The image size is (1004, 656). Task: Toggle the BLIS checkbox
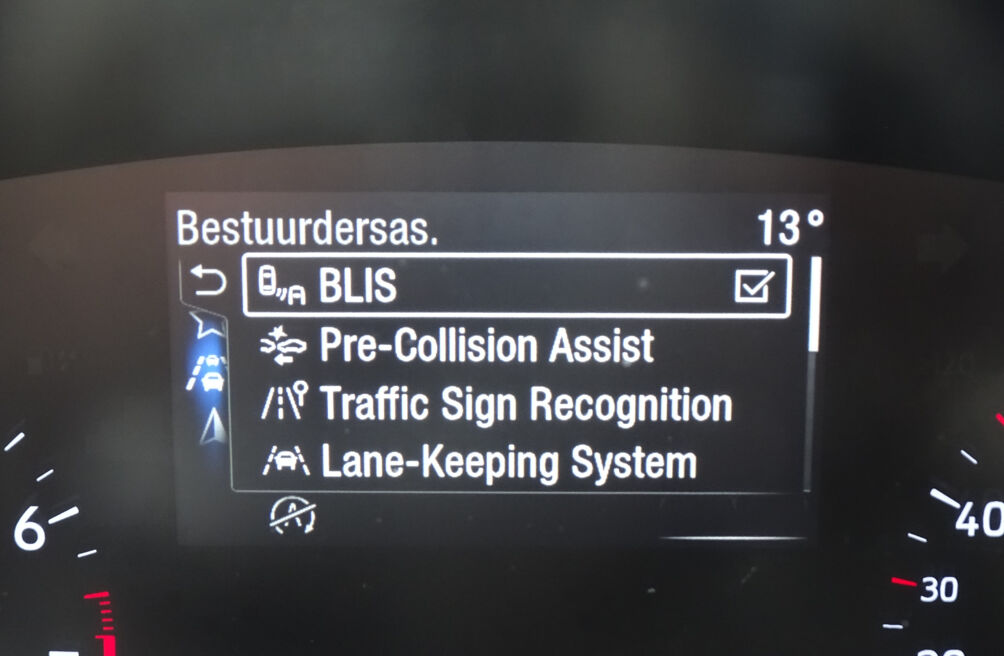(x=752, y=287)
